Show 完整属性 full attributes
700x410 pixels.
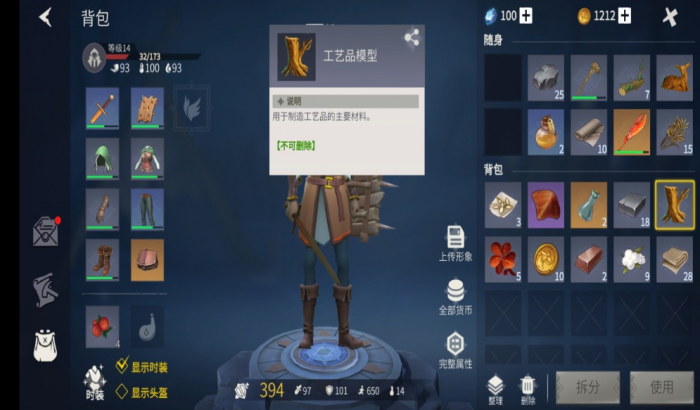(455, 349)
